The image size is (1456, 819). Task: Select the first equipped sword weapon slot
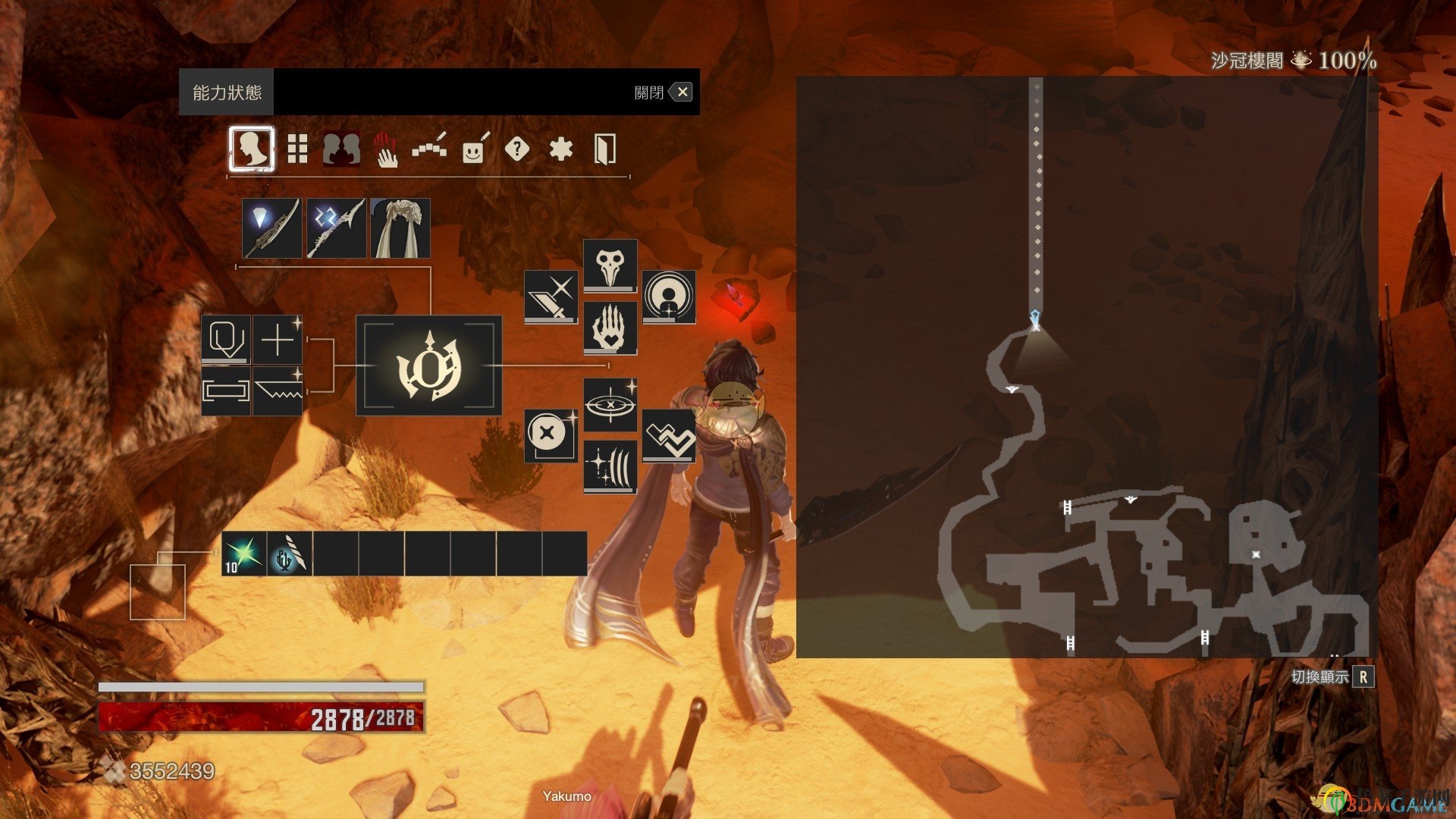pos(271,227)
